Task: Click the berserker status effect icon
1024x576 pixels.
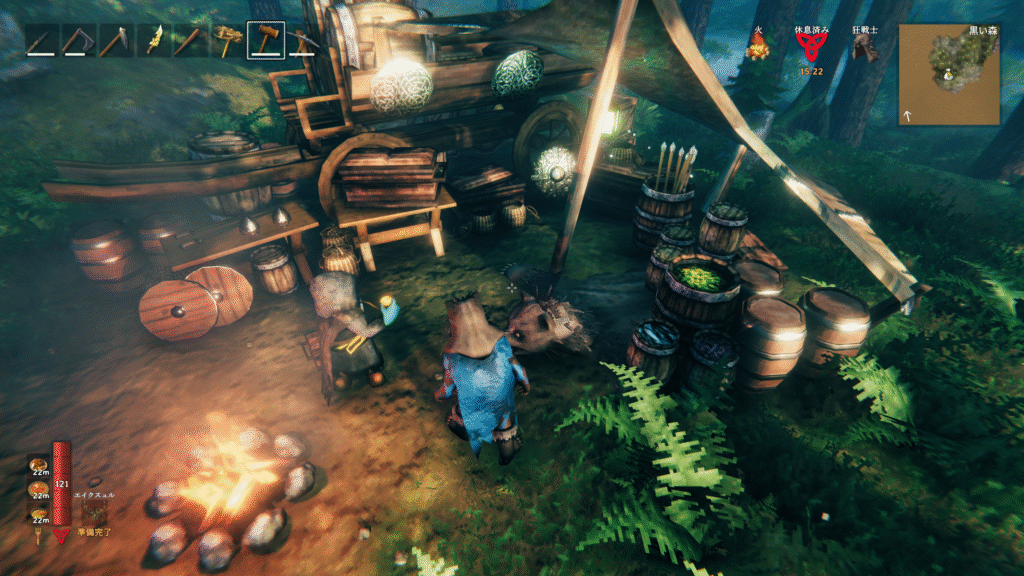Action: pyautogui.click(x=864, y=48)
